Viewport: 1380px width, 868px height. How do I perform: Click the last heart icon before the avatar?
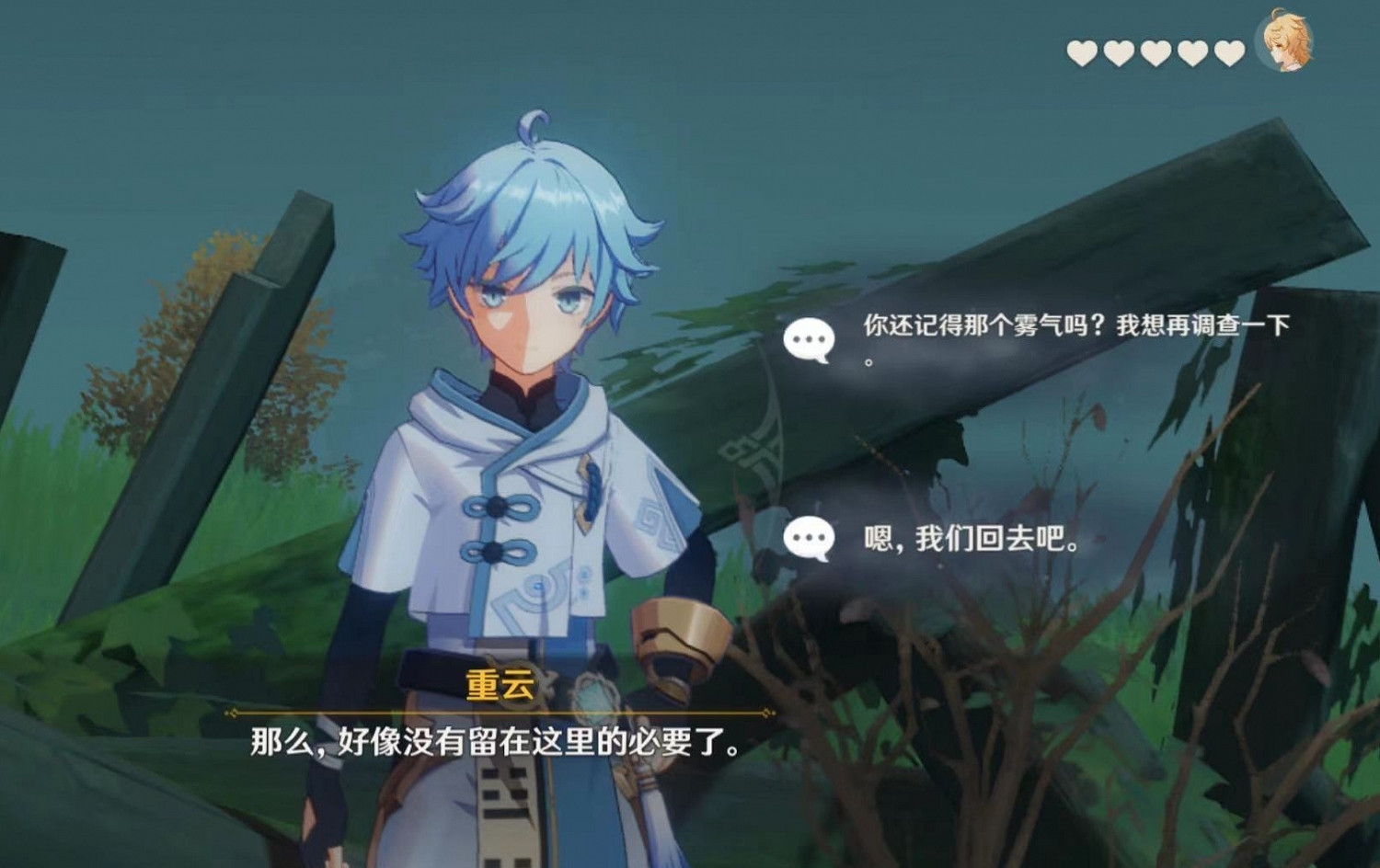(x=1227, y=51)
